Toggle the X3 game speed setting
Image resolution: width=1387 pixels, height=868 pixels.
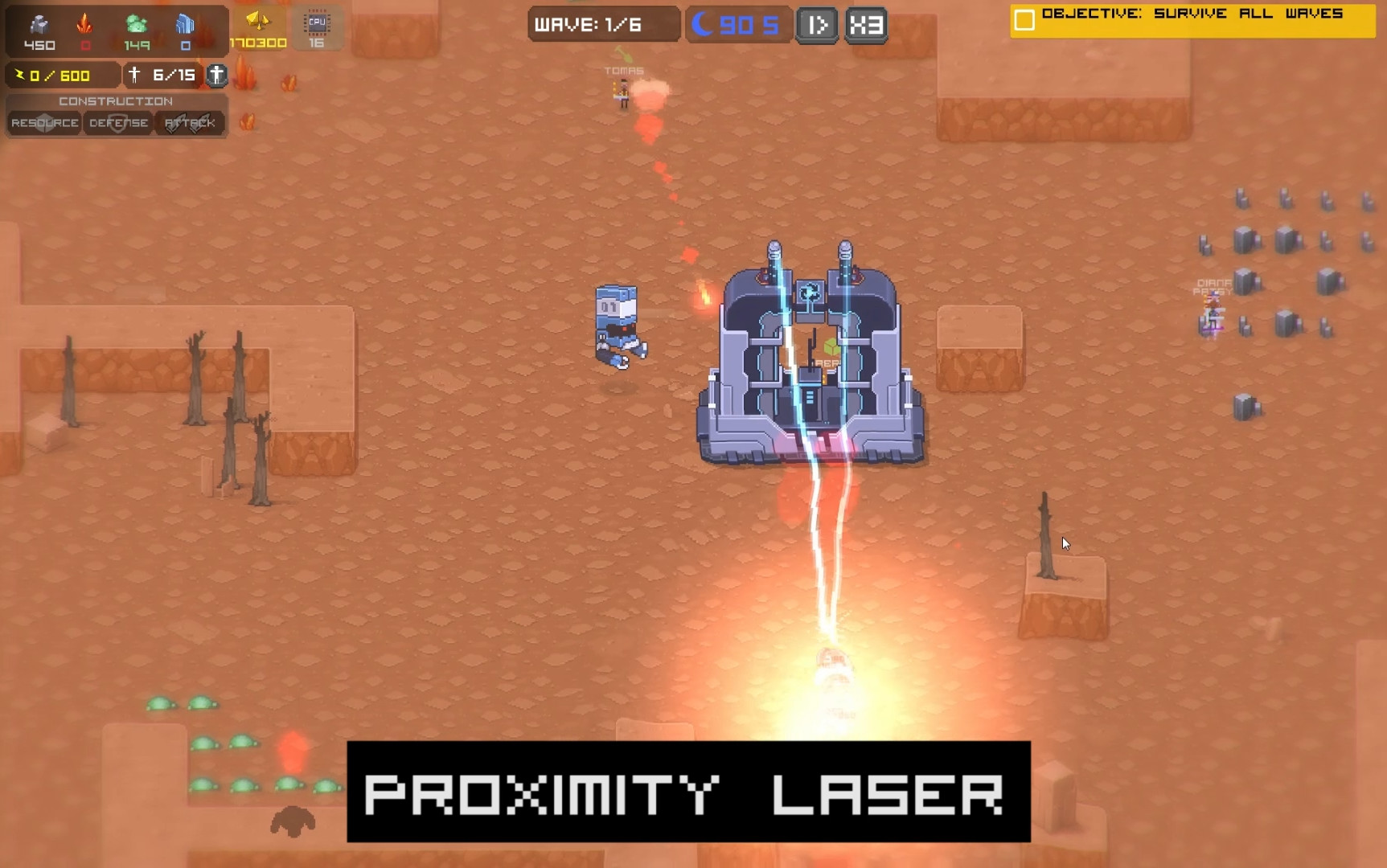pyautogui.click(x=867, y=24)
